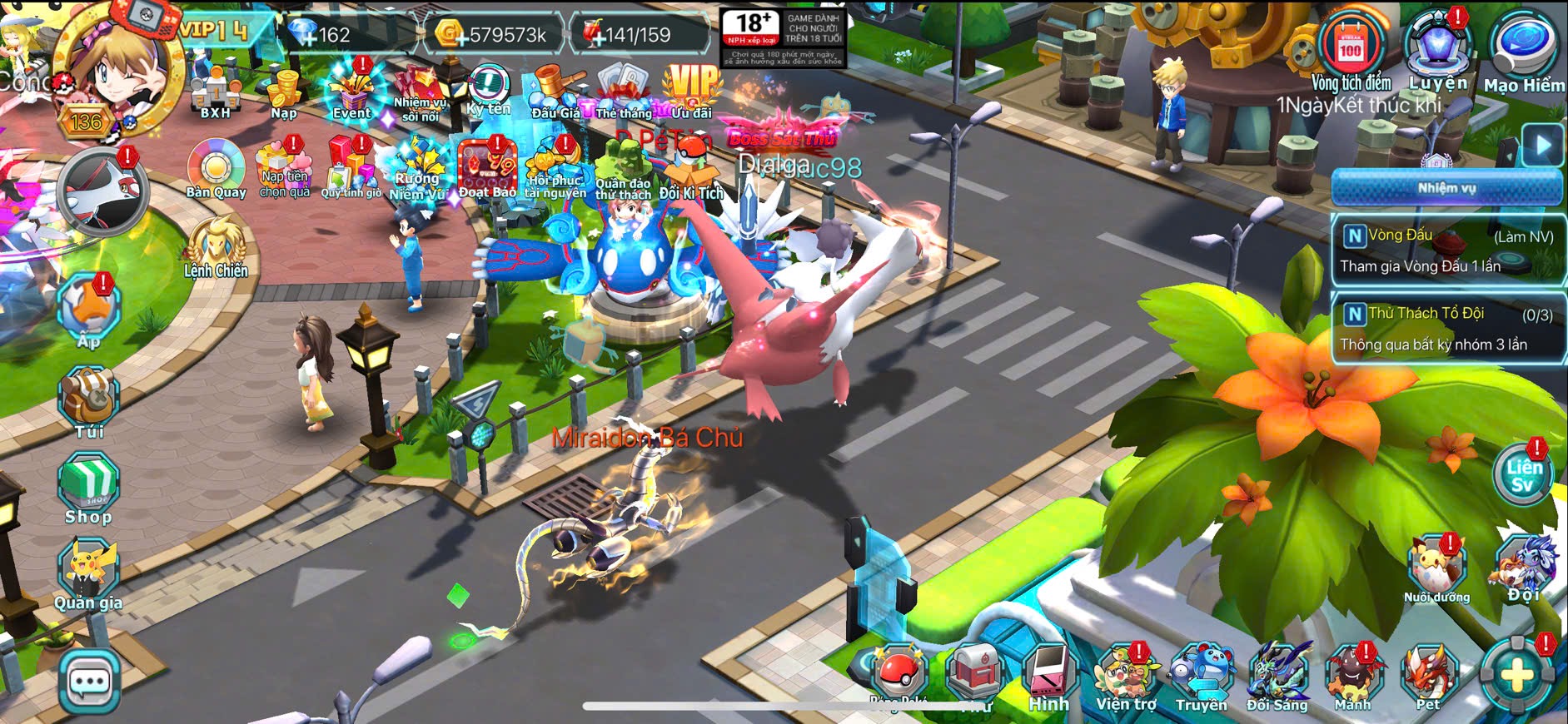Open the chat speech-bubble button
This screenshot has width=1568, height=724.
[x=89, y=682]
